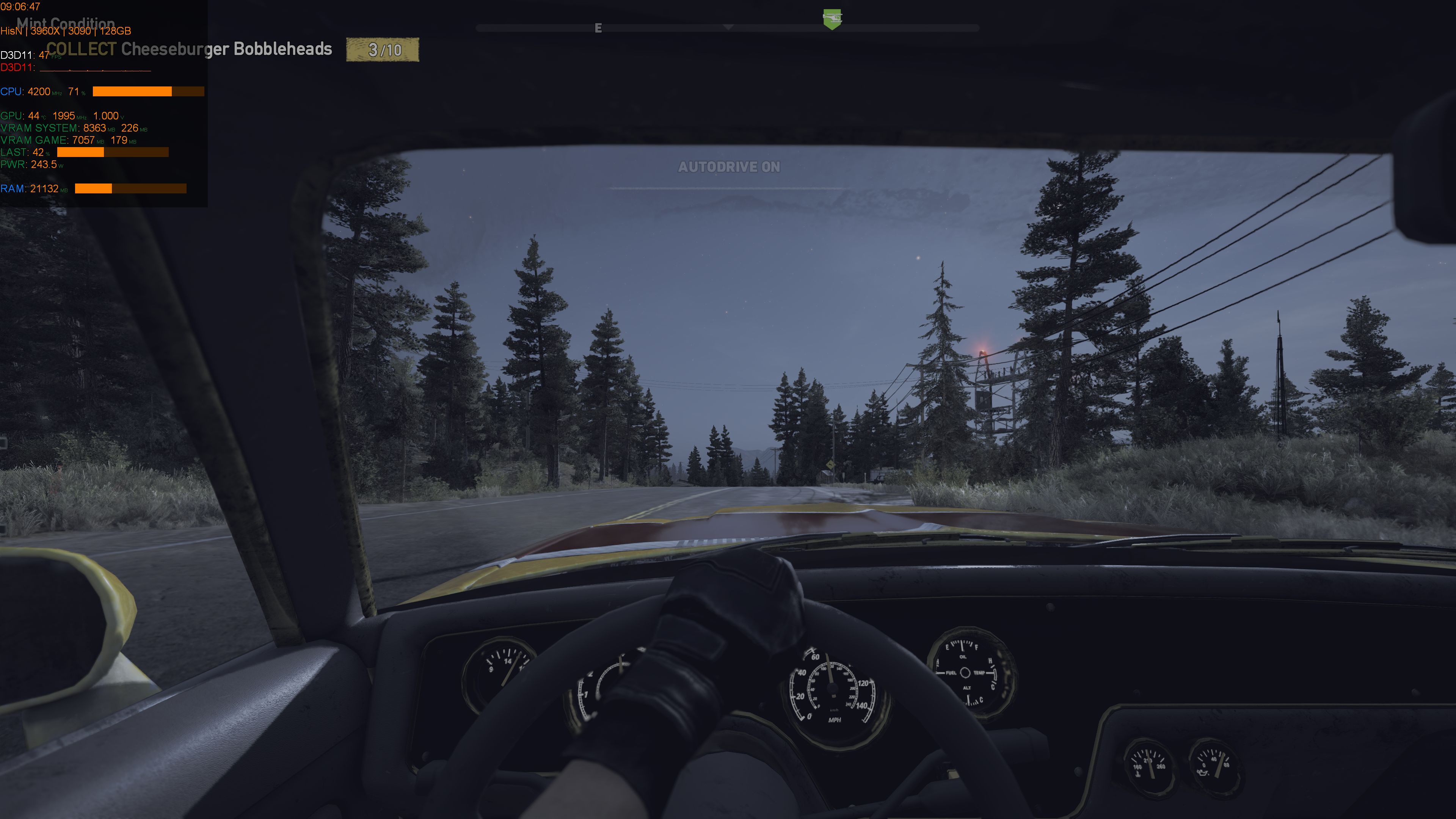The height and width of the screenshot is (819, 1456).
Task: Open the E direction marker on compass
Action: point(598,28)
